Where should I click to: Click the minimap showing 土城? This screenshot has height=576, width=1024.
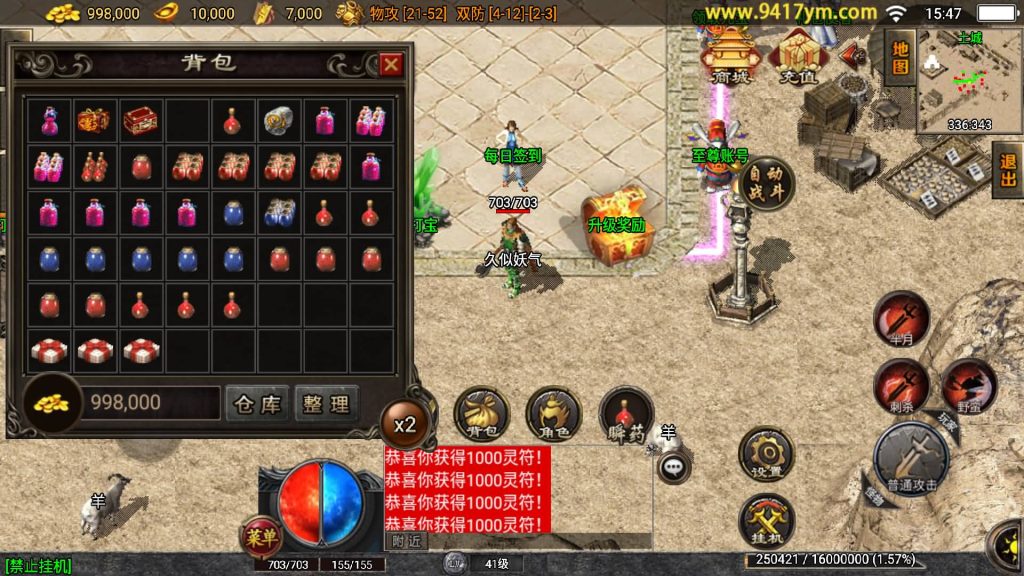click(x=967, y=80)
